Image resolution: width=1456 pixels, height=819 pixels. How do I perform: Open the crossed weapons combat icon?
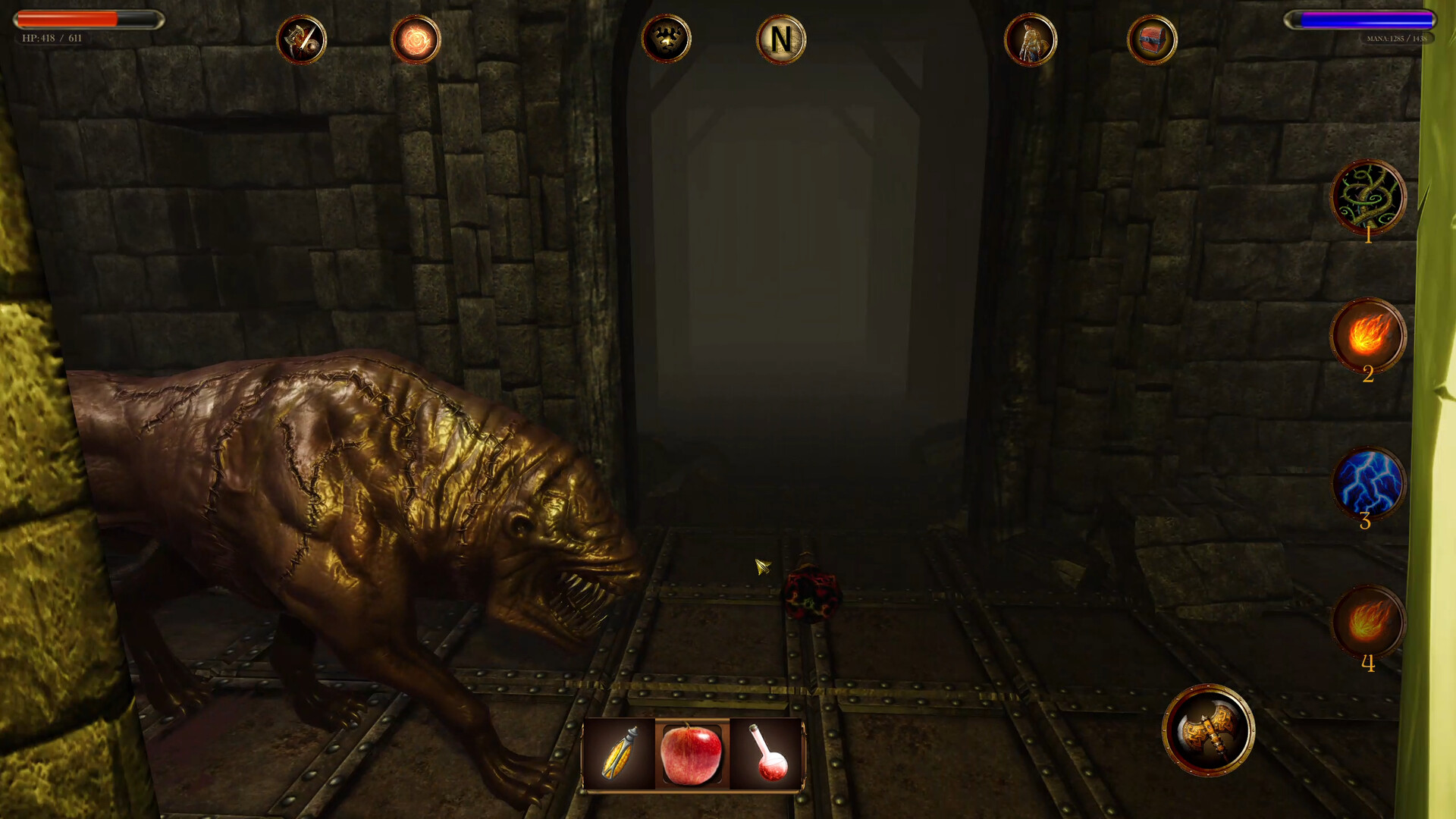coord(302,39)
